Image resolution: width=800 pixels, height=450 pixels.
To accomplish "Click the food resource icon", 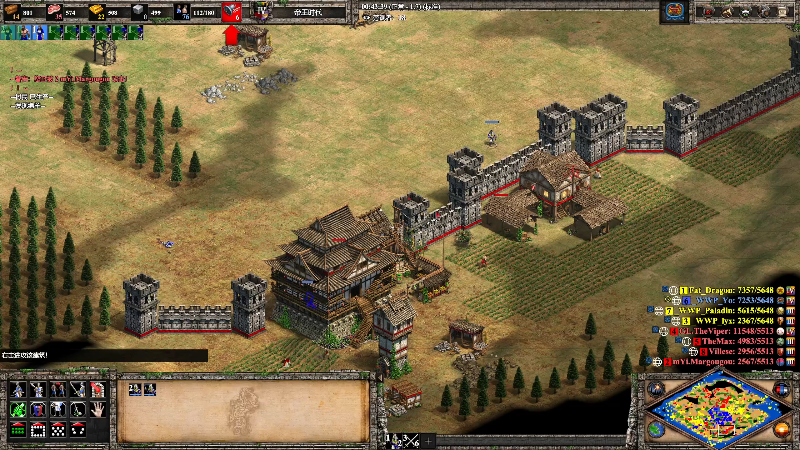I will coord(55,12).
